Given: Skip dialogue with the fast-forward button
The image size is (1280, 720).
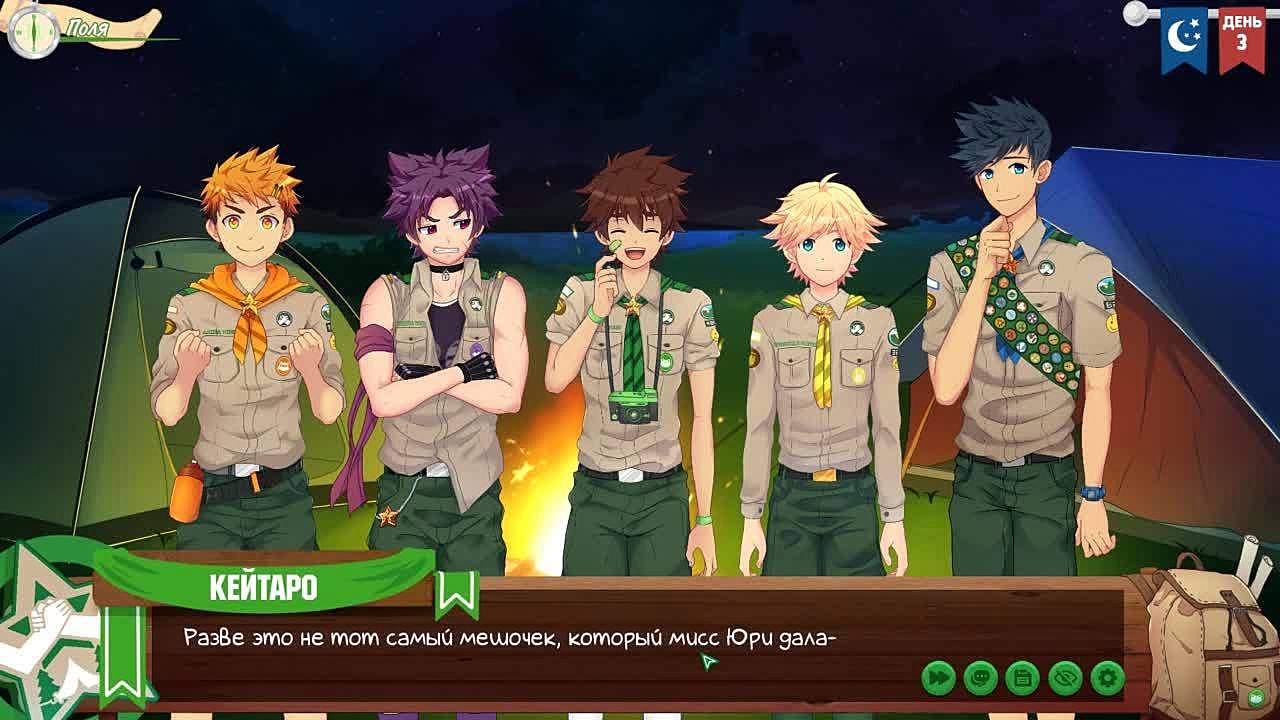Looking at the screenshot, I should click(x=939, y=678).
